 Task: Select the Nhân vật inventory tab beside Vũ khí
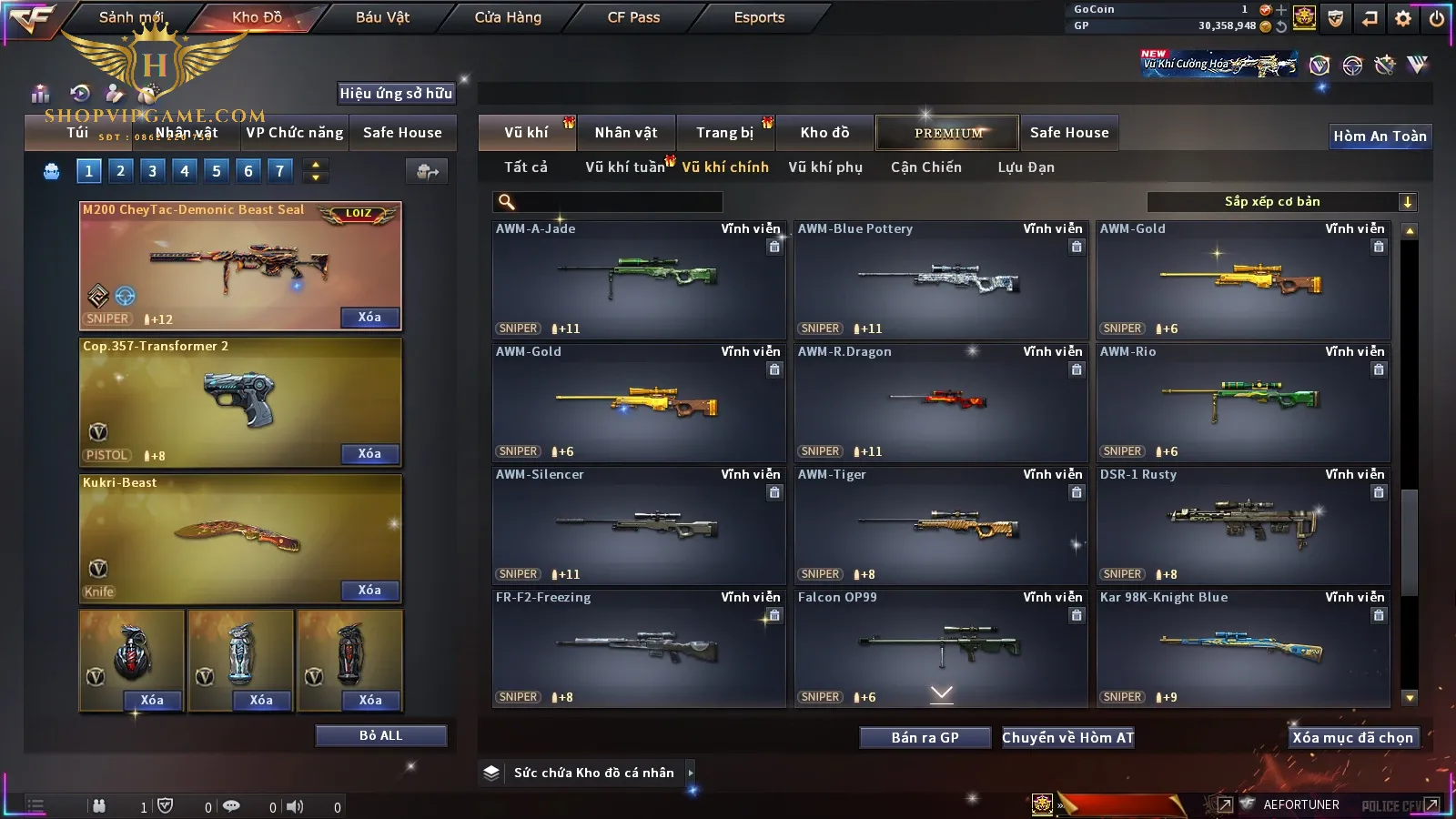pos(626,133)
